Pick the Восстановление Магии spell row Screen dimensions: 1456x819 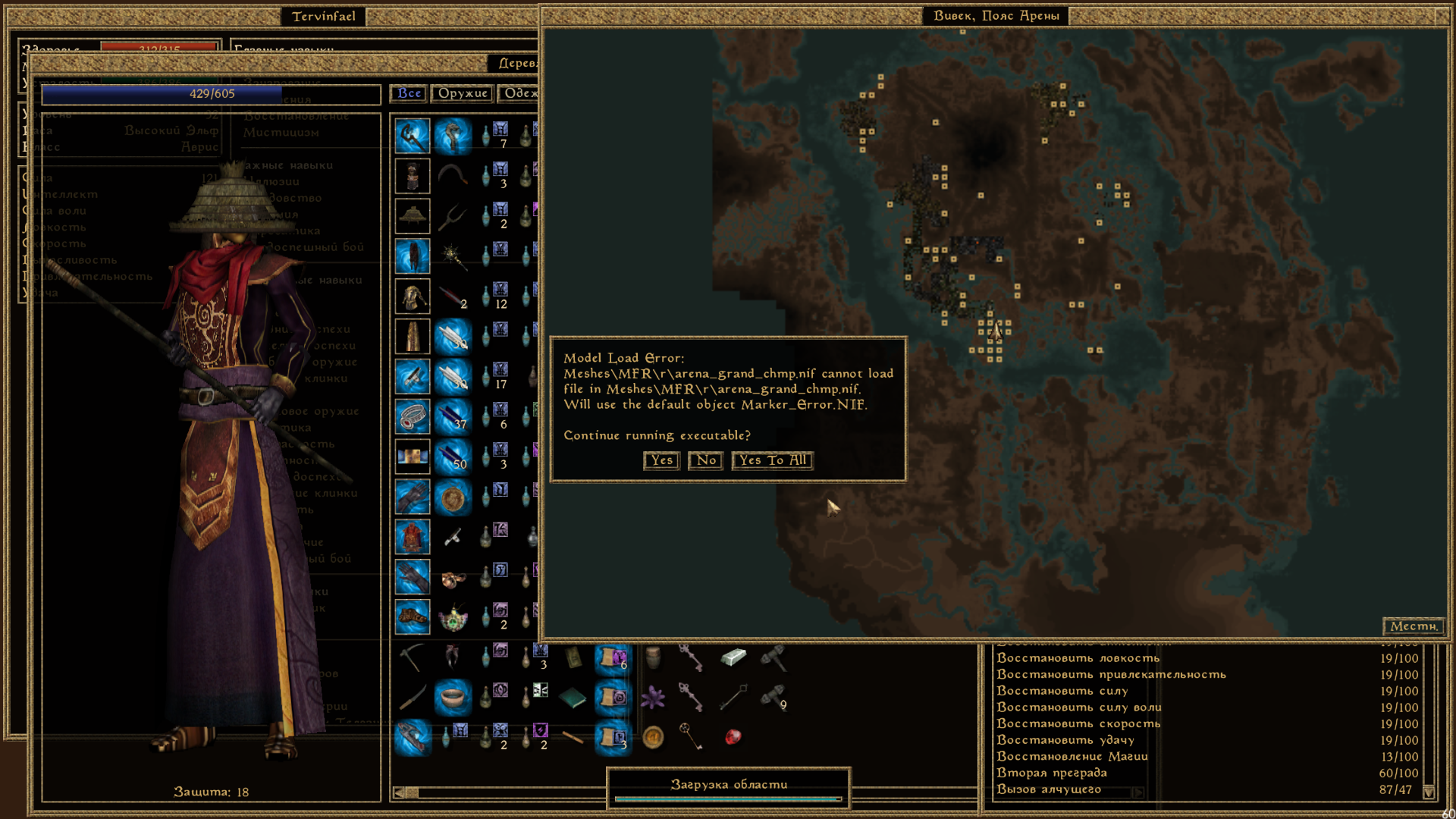point(1072,757)
